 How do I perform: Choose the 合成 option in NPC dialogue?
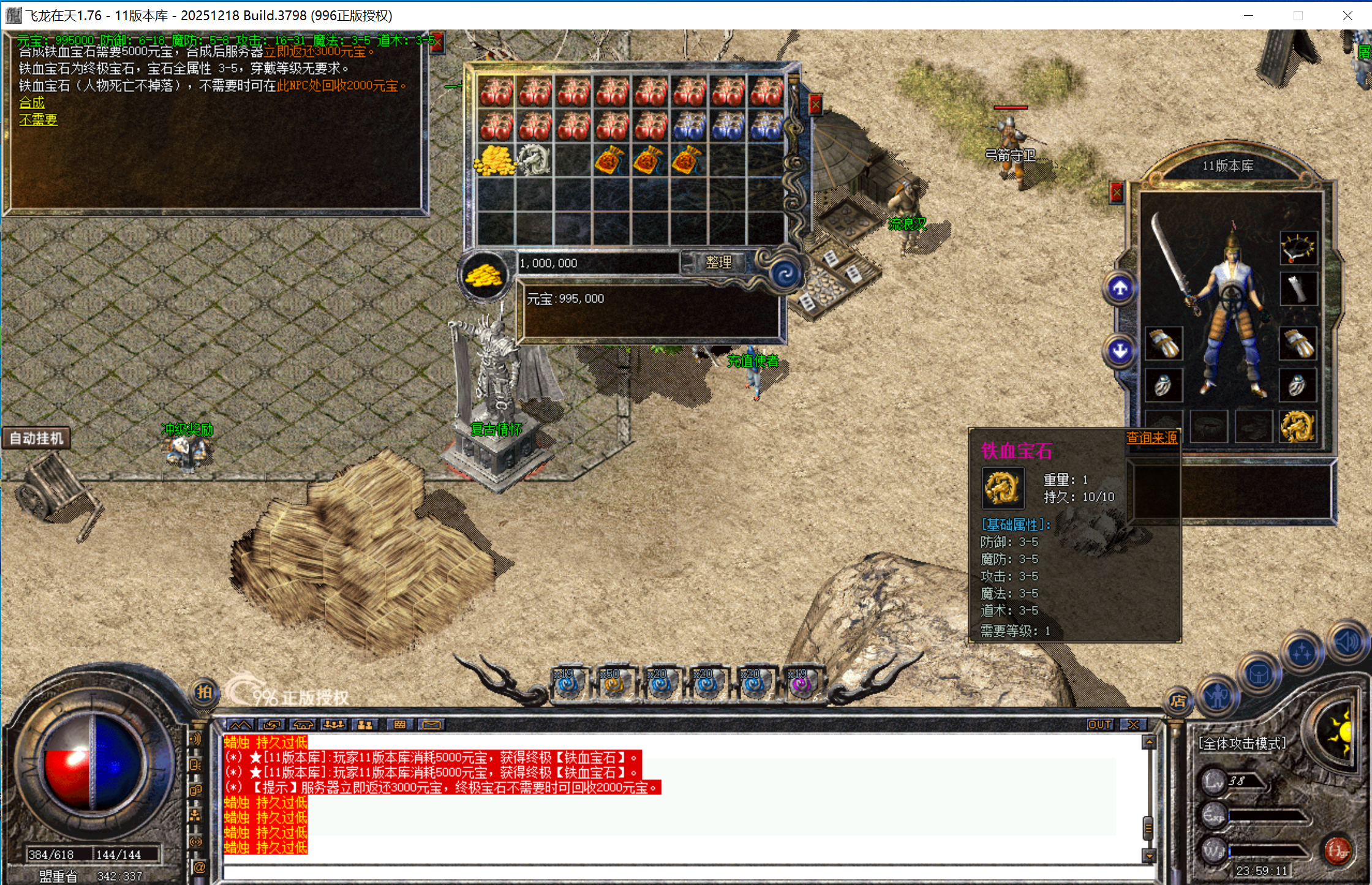point(32,103)
